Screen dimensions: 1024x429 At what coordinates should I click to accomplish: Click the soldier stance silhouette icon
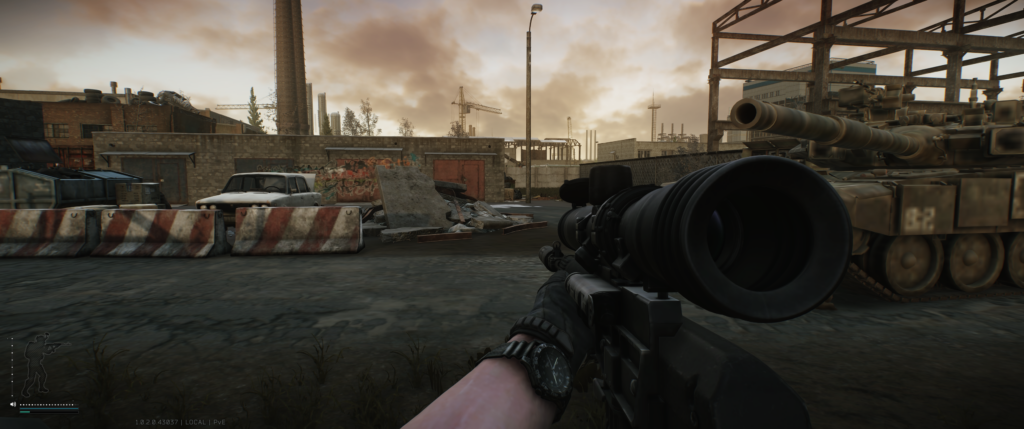tap(38, 364)
